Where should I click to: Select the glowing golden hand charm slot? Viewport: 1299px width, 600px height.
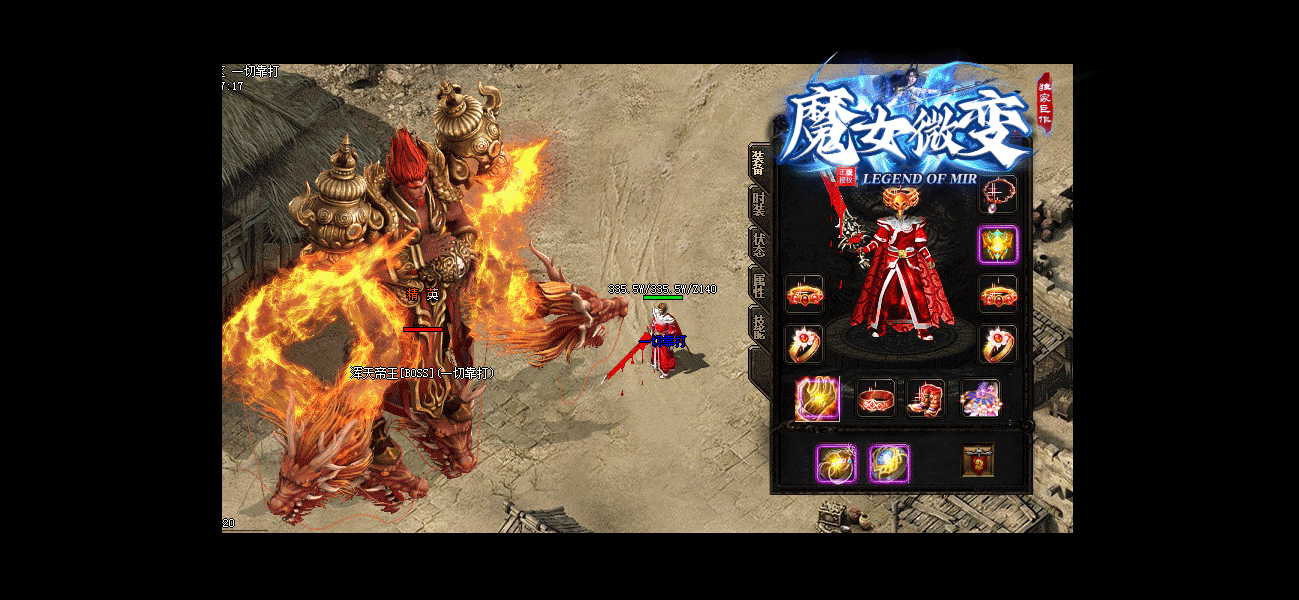[817, 398]
